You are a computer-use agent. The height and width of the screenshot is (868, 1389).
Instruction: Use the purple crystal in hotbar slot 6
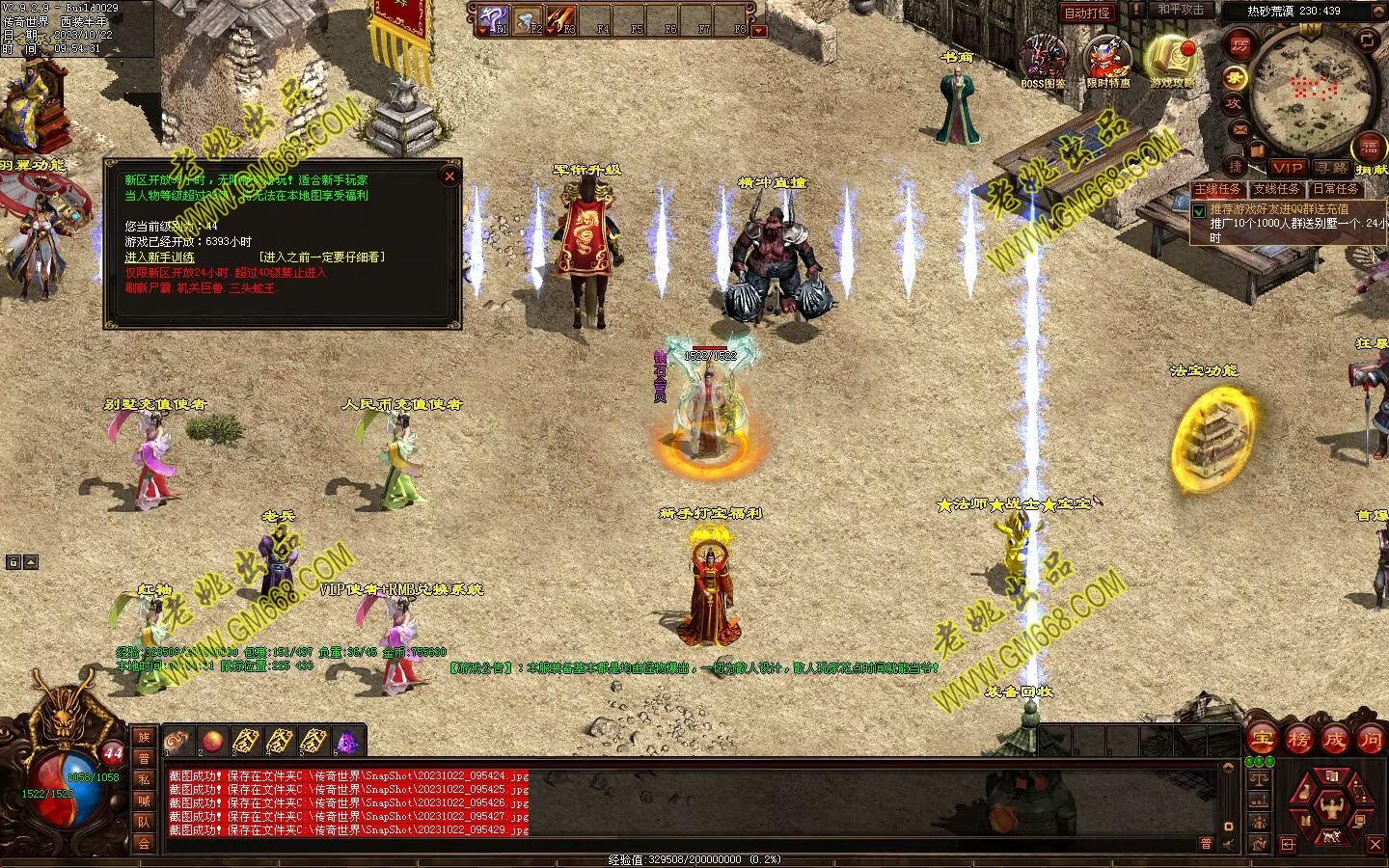click(345, 741)
